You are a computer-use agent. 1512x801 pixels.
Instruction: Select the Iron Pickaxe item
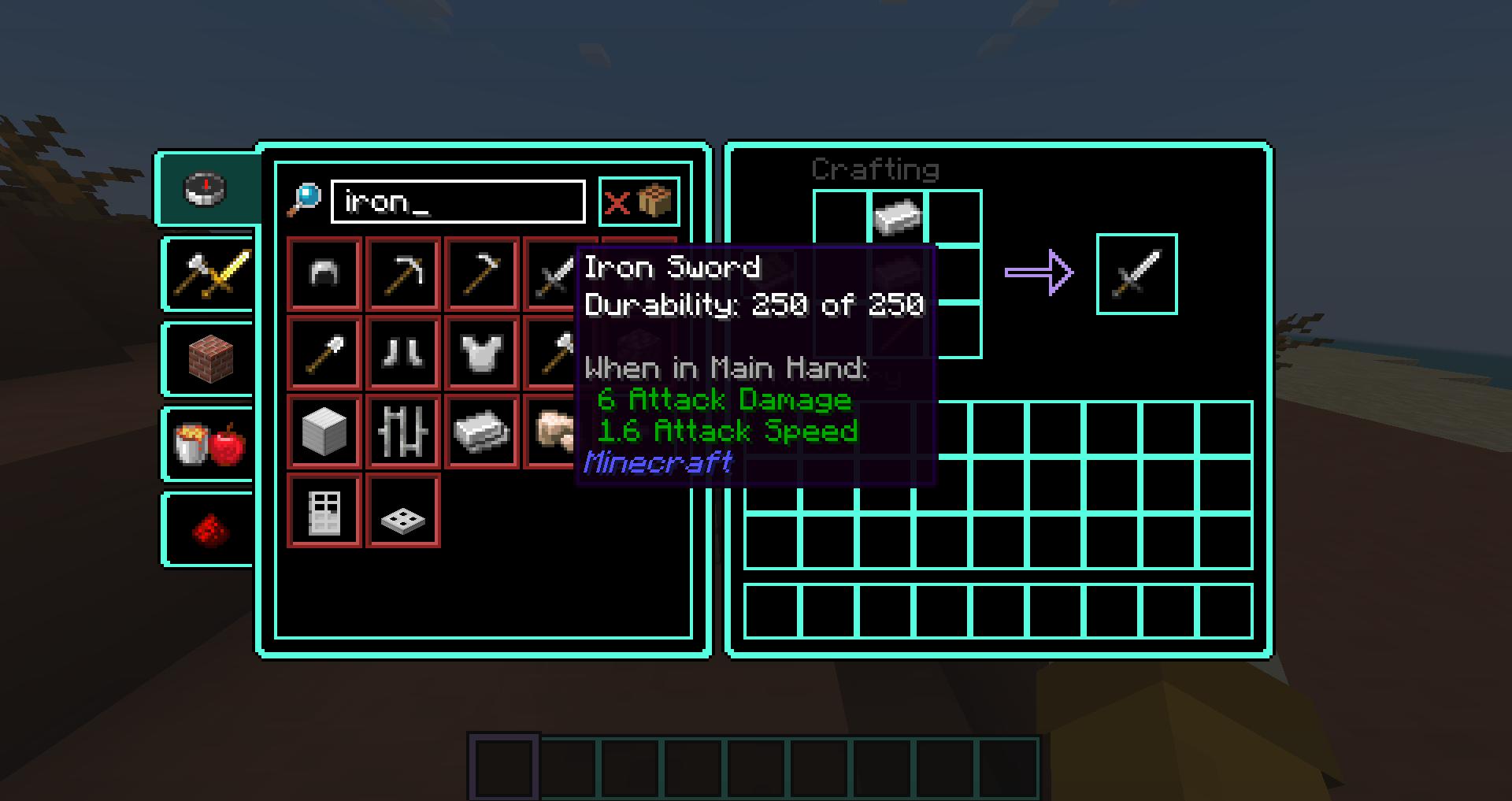(402, 273)
